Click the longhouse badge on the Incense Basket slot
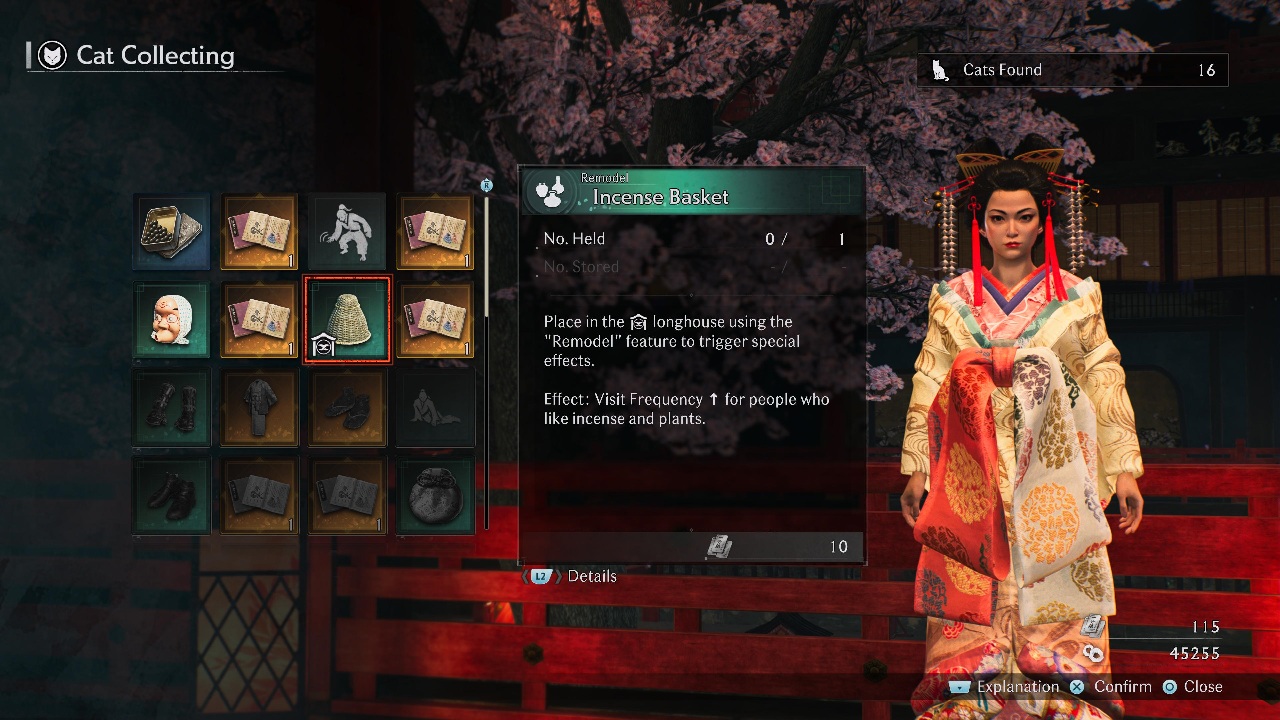Screen dimensions: 1280x720 pos(322,346)
